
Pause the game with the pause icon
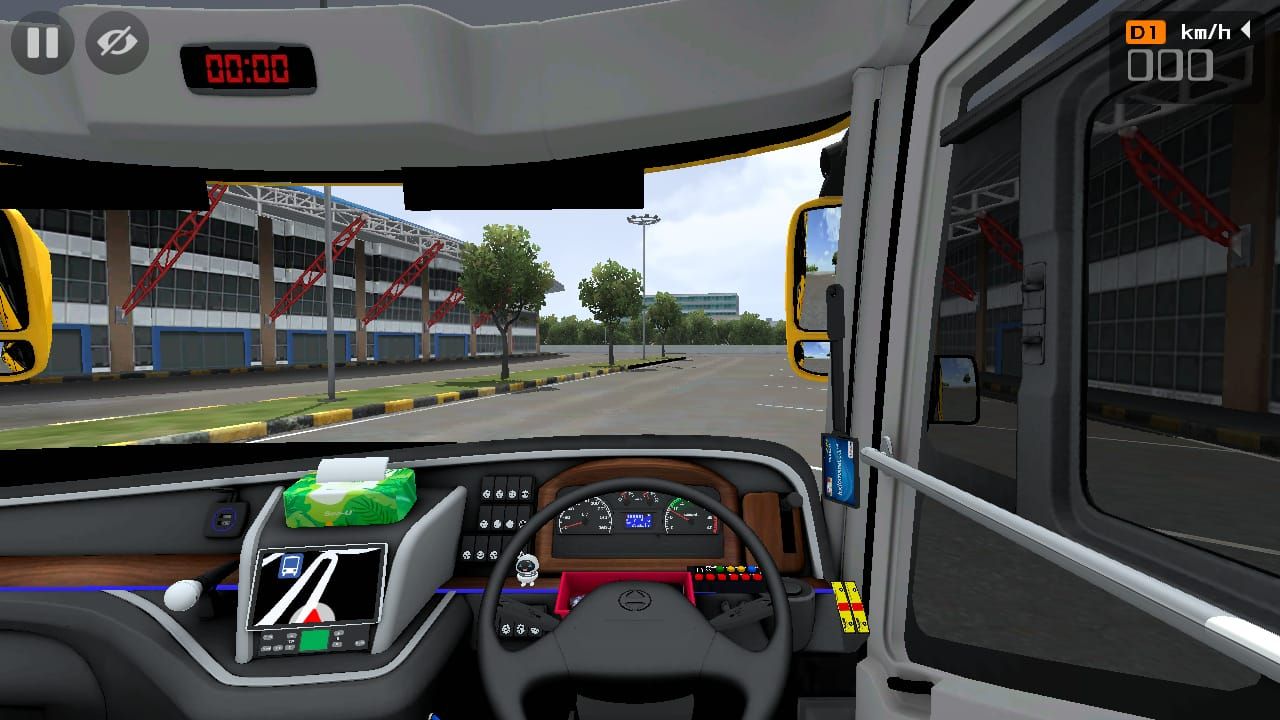click(x=42, y=42)
